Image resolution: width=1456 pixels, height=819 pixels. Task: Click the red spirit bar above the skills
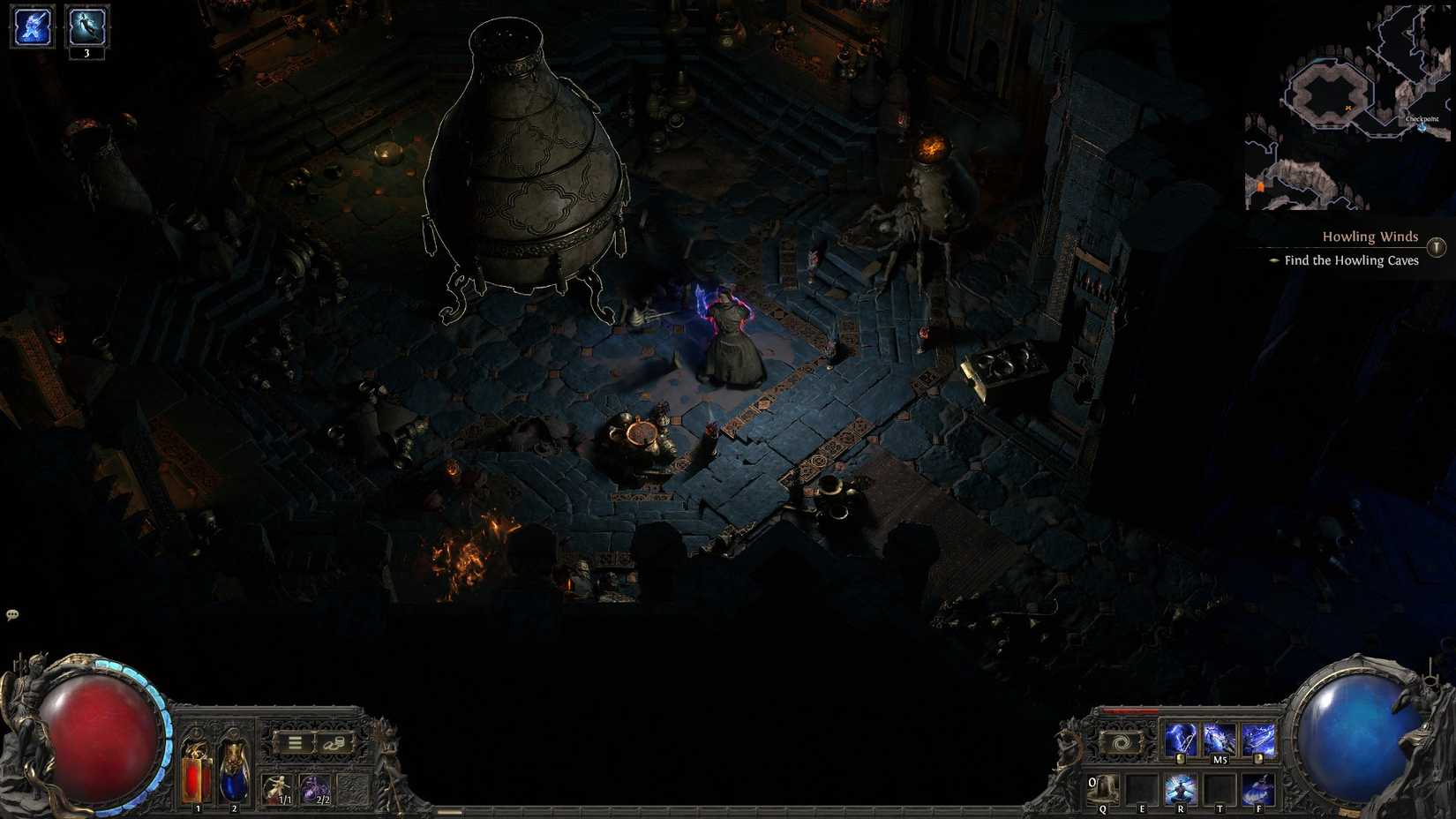point(1129,711)
